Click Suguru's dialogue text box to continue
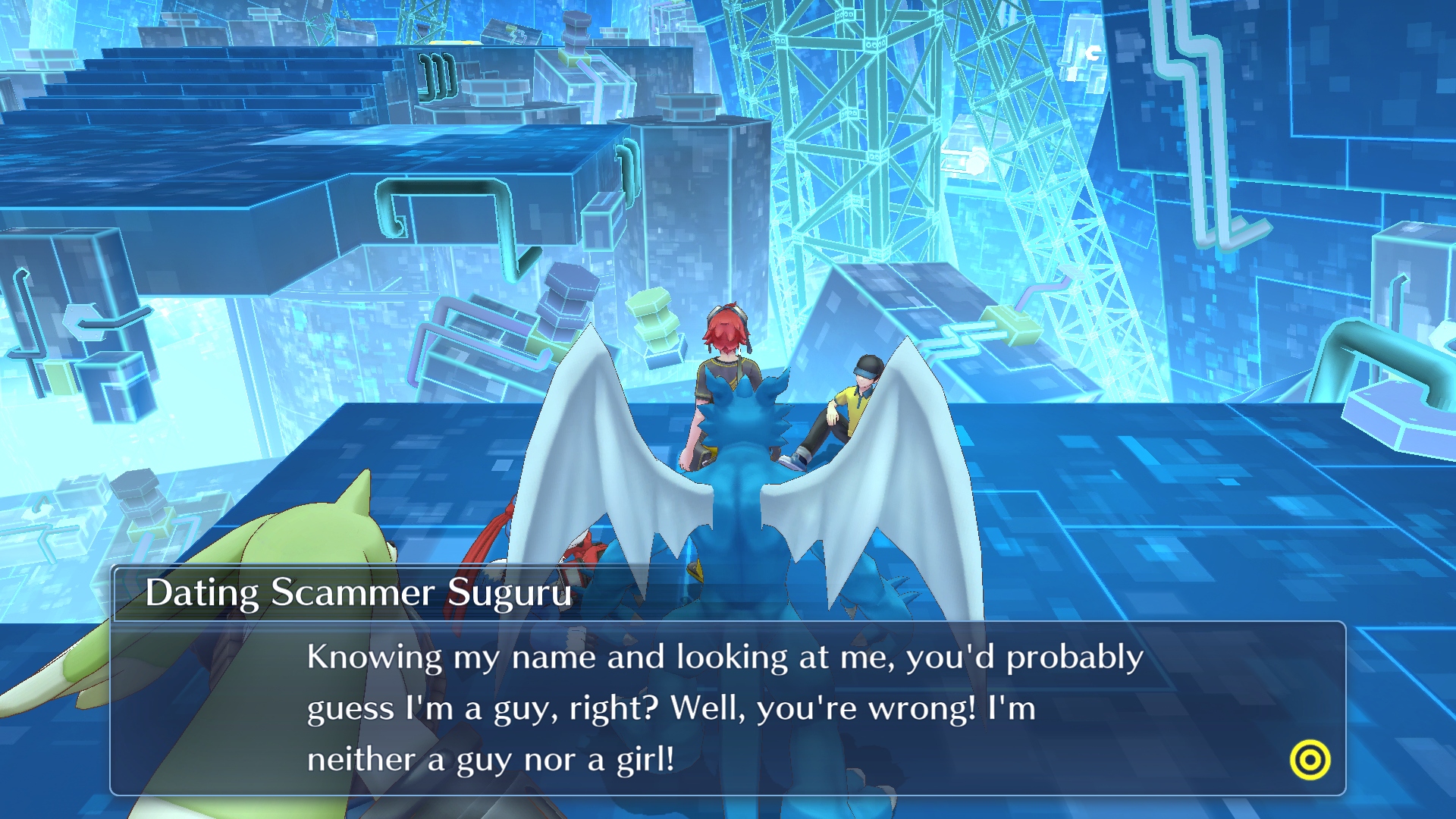 click(x=726, y=708)
